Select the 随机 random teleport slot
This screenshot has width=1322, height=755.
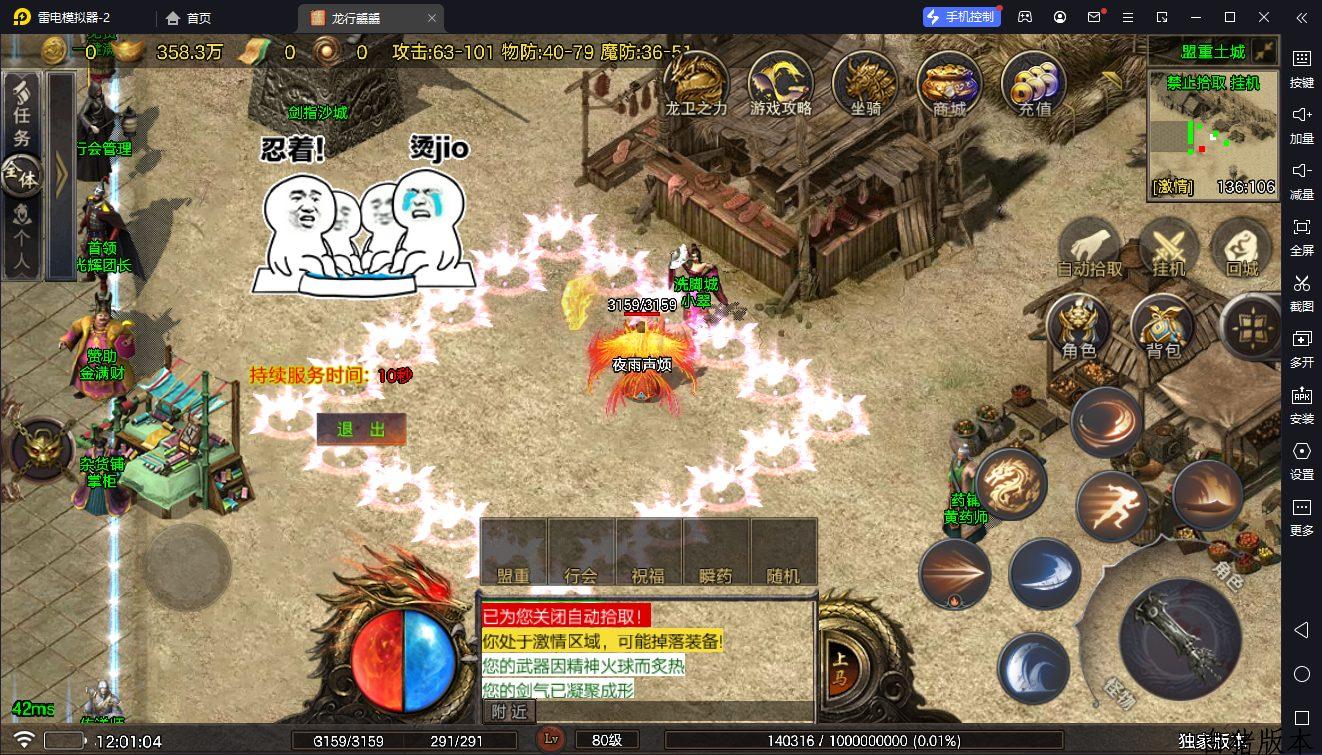pos(783,552)
